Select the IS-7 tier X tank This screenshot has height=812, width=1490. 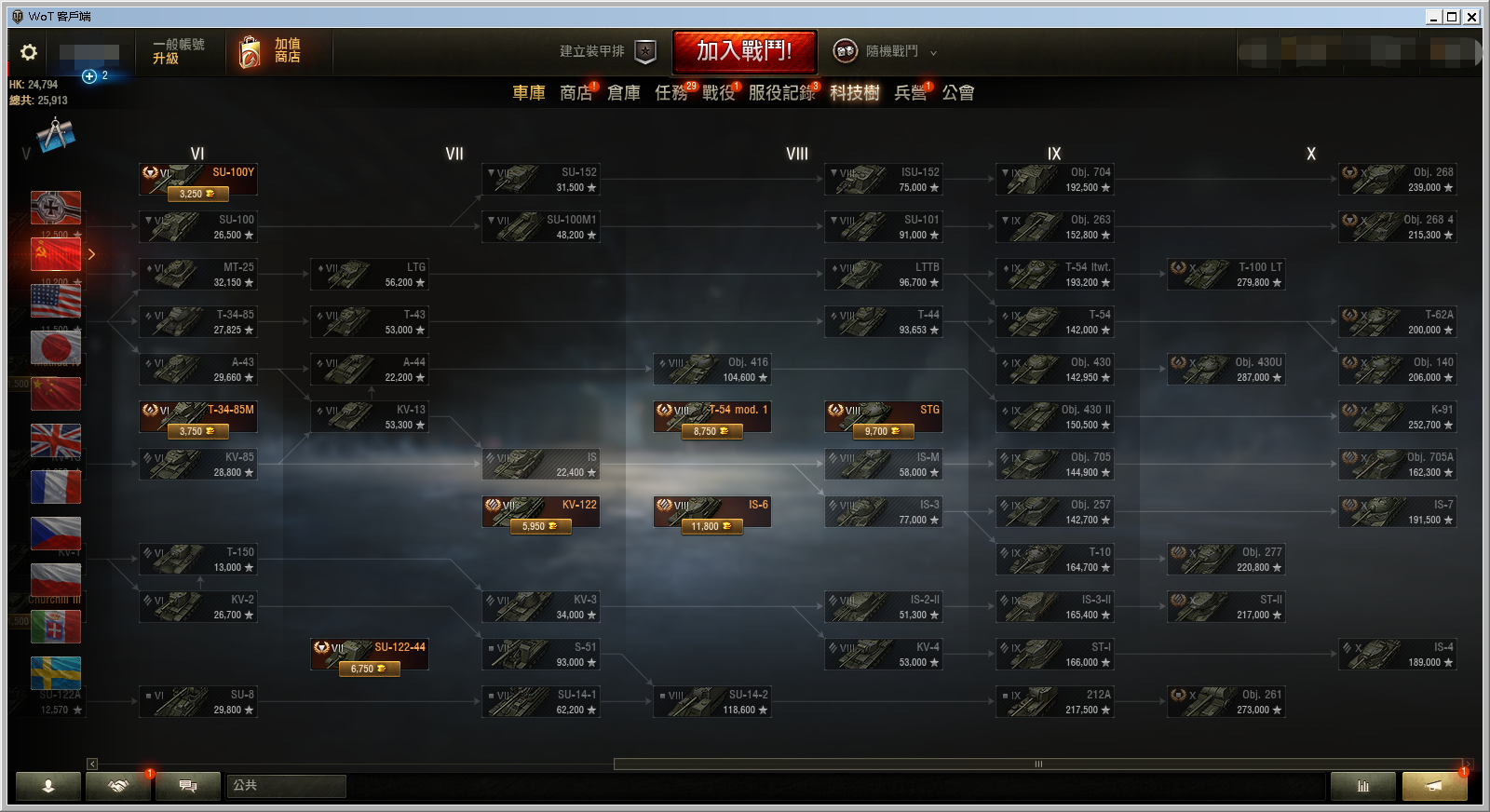[1397, 512]
